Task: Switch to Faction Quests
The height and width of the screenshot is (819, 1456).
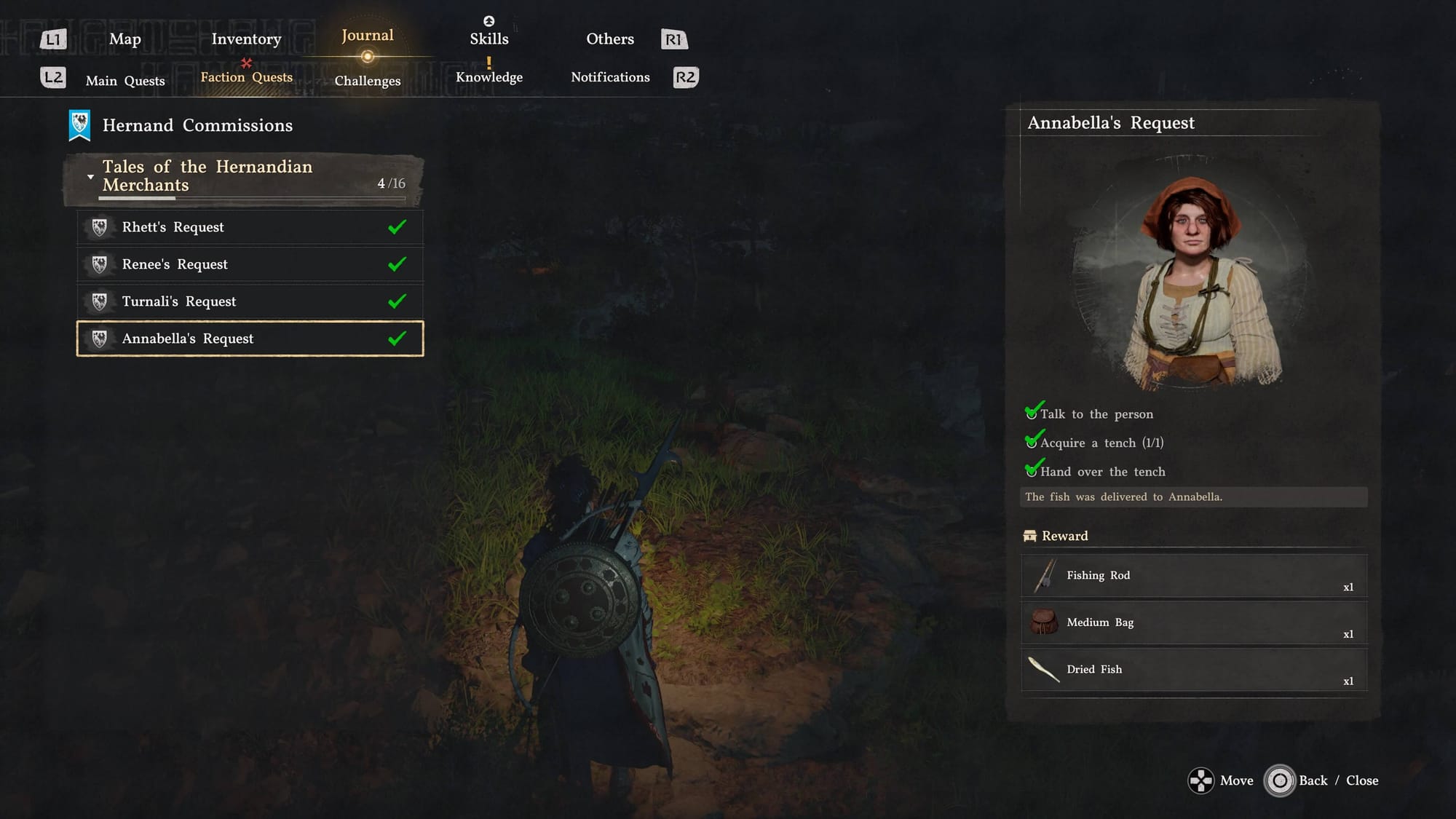Action: coord(246,77)
